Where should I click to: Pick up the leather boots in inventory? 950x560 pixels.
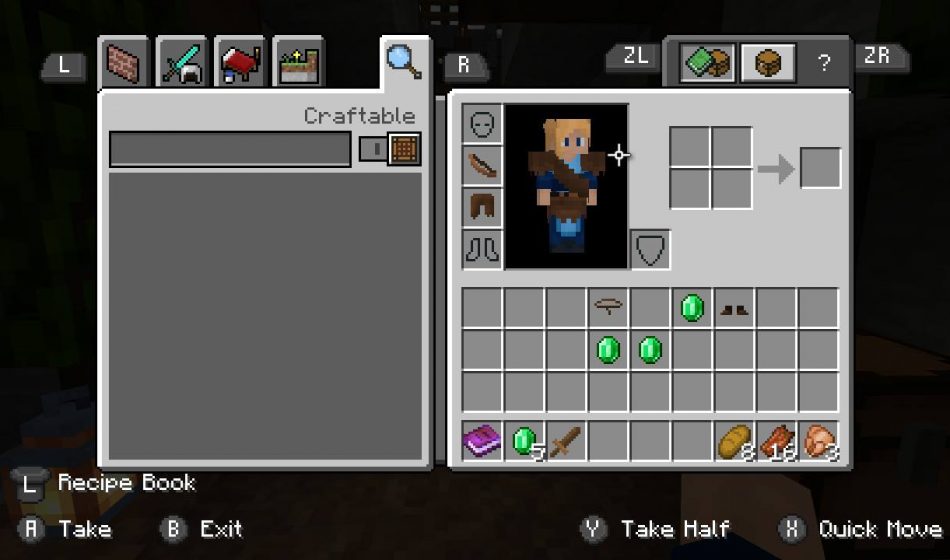734,309
